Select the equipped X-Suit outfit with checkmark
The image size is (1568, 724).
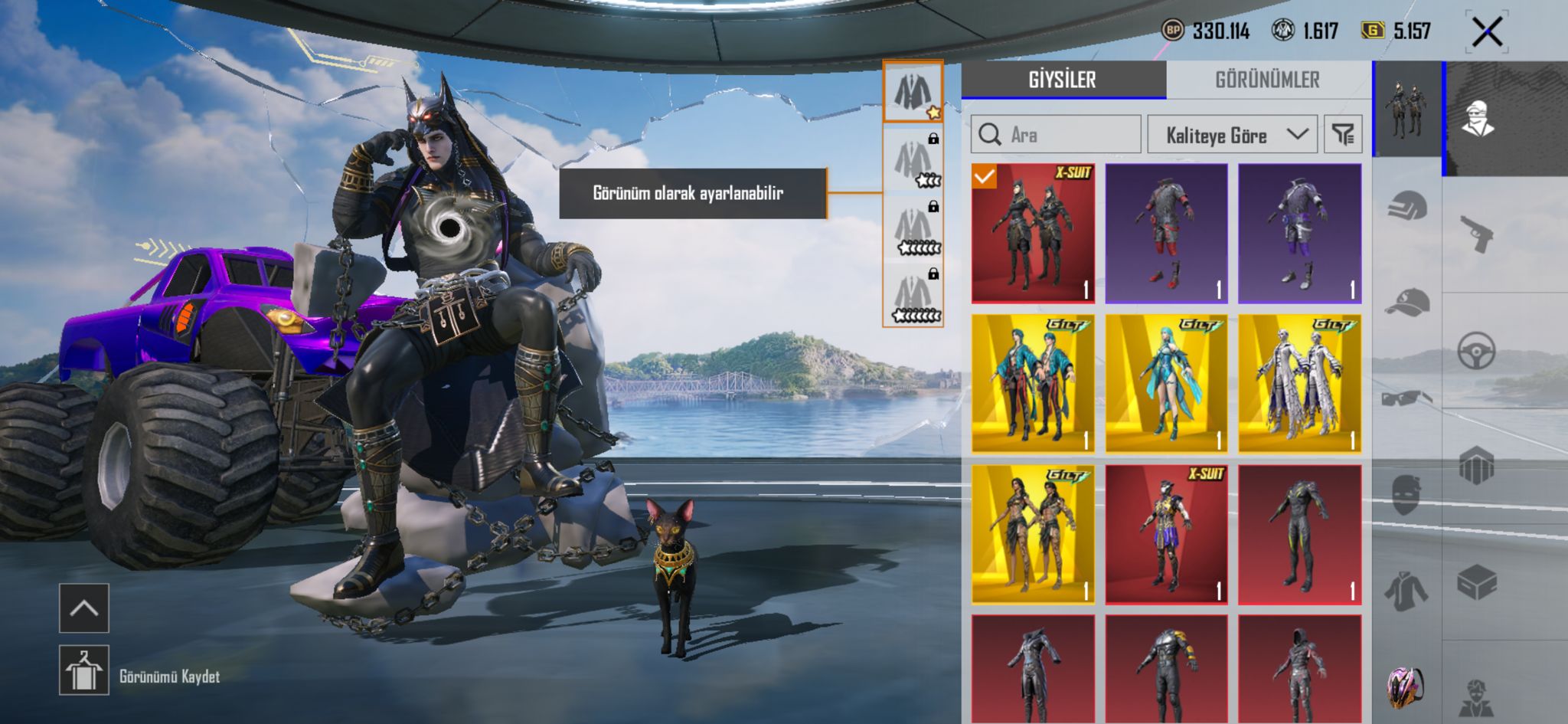1033,233
